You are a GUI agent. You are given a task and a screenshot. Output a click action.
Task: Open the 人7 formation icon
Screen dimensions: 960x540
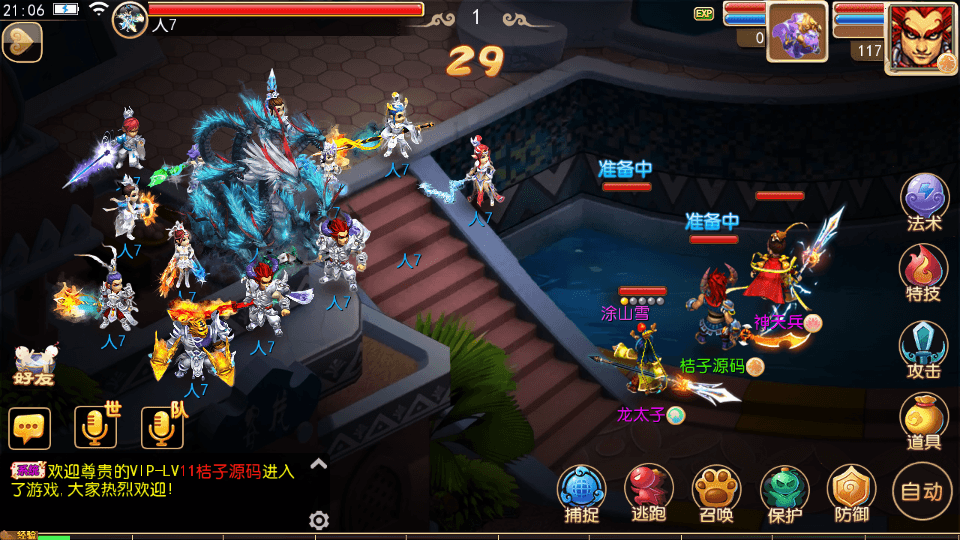(x=130, y=17)
